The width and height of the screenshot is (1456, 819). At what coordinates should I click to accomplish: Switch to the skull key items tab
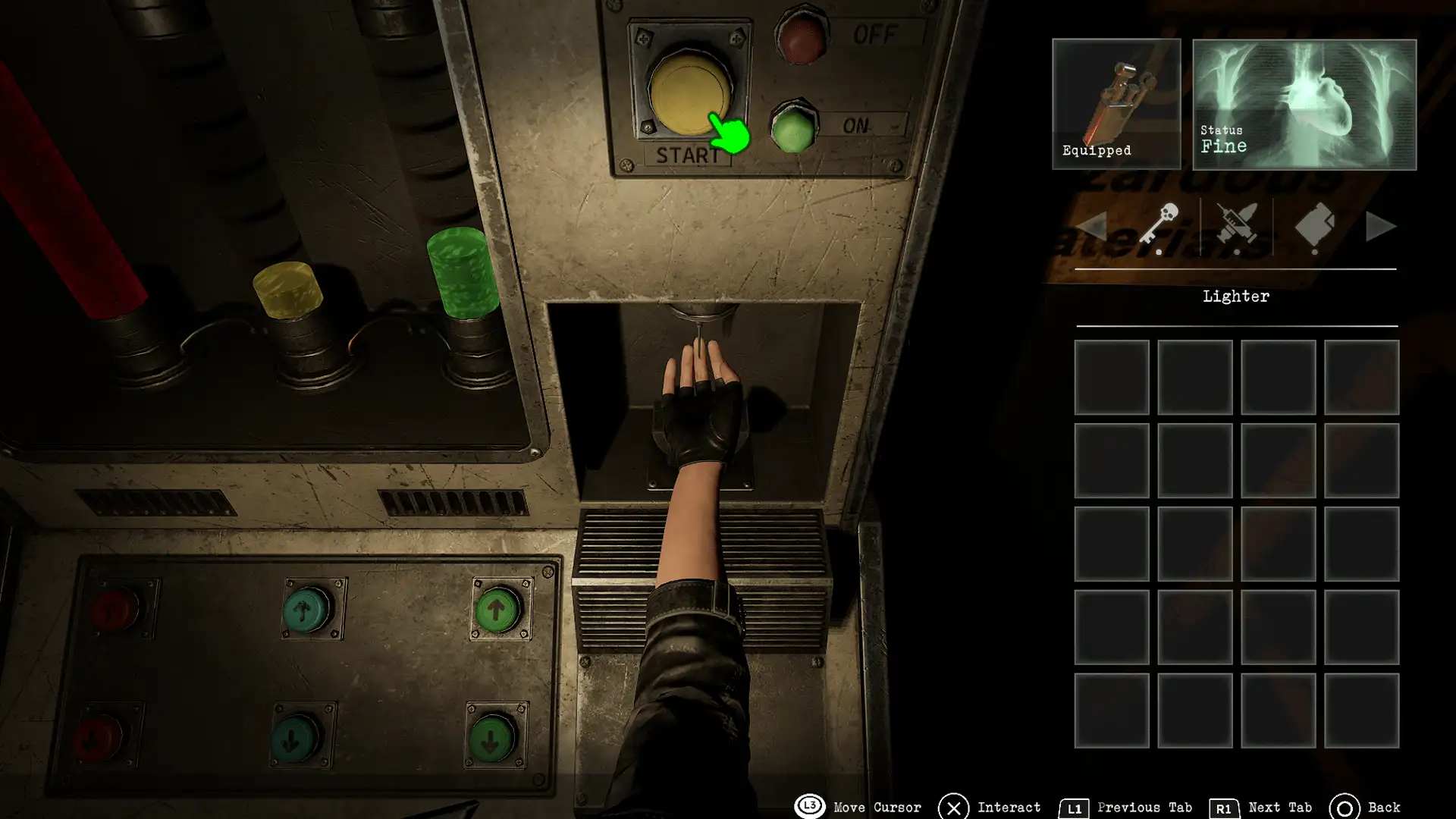[1159, 226]
